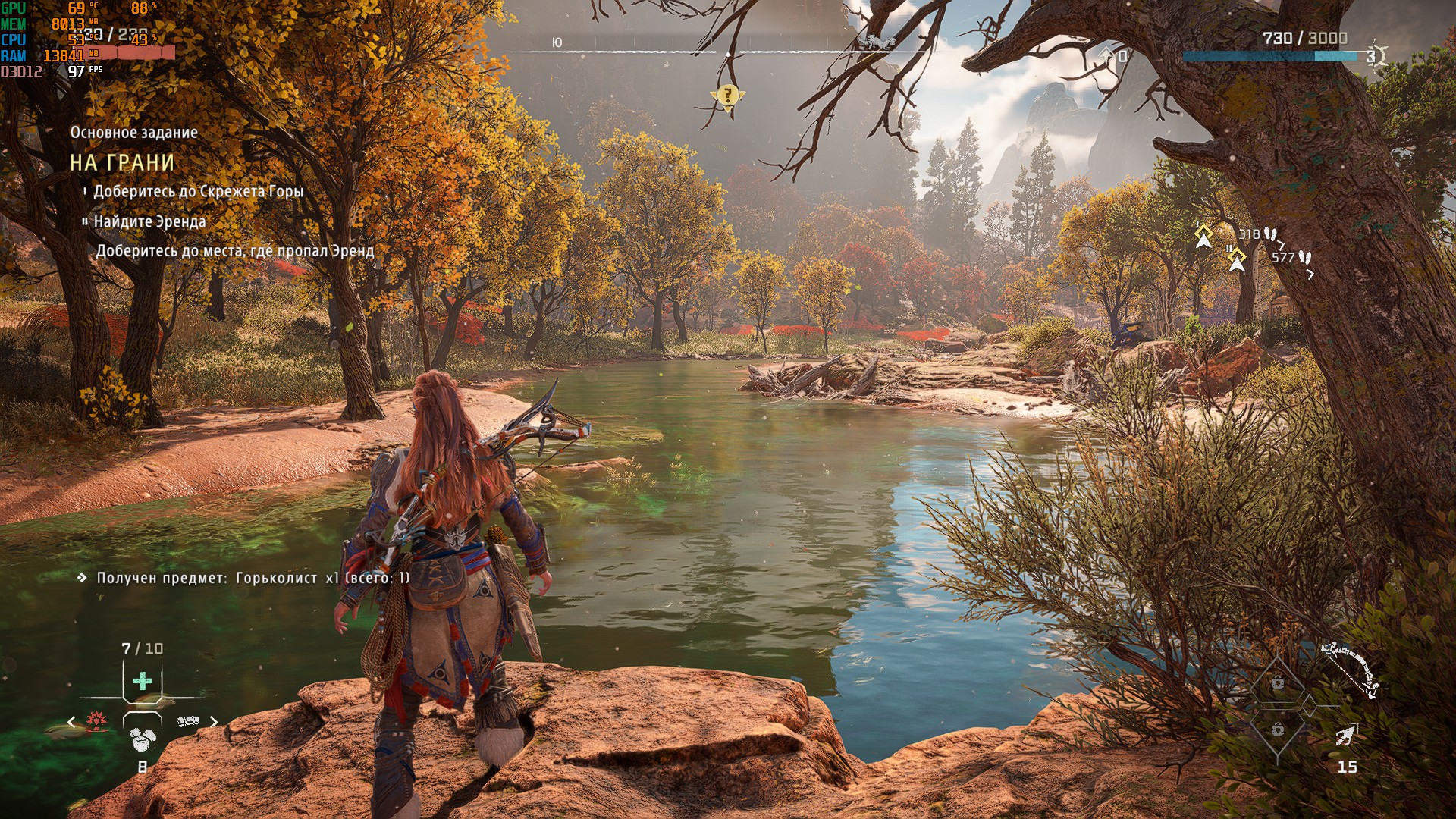Choose the arrow ammo type icon
Image resolution: width=1456 pixels, height=819 pixels.
(1345, 735)
